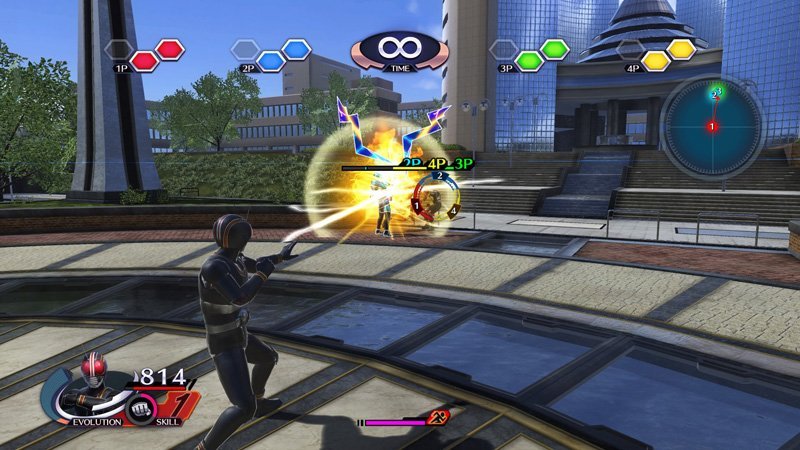Select the 2P blue hexagon indicator
Viewport: 800px width, 450px height.
point(283,54)
